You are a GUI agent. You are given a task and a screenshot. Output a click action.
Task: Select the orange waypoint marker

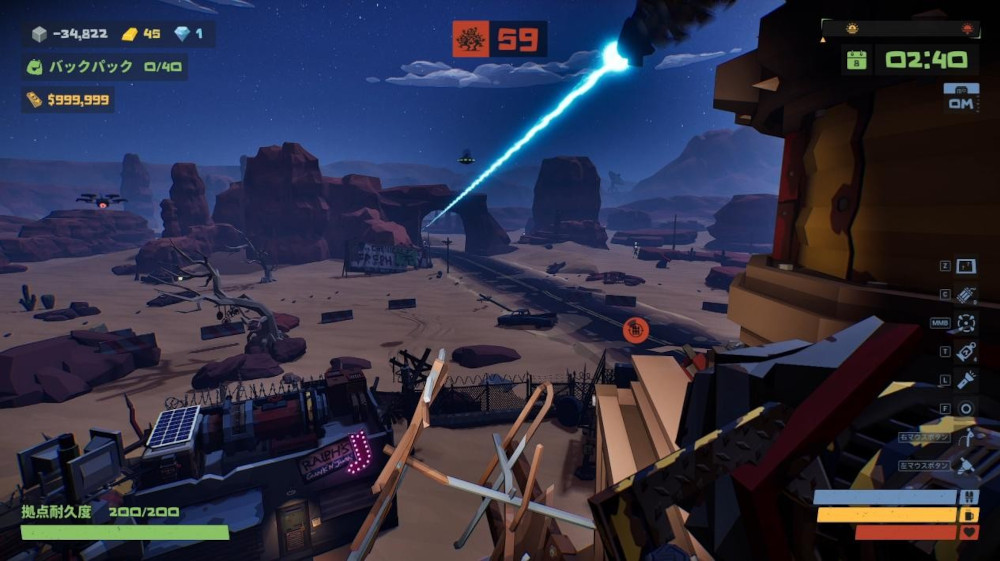point(635,328)
